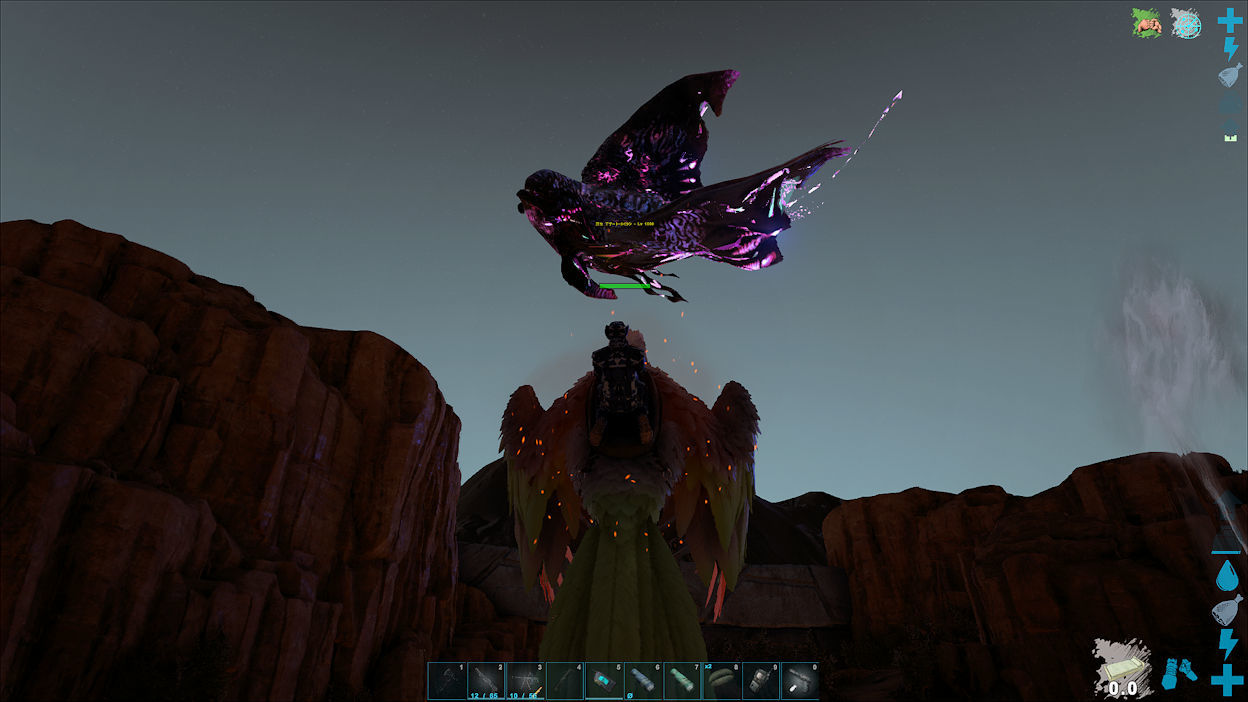Use the x2 stacked item in slot 8

(x=721, y=681)
